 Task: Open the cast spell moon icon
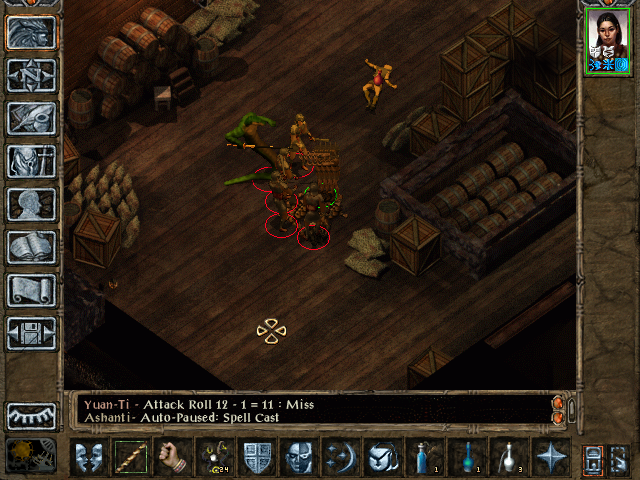coord(341,457)
